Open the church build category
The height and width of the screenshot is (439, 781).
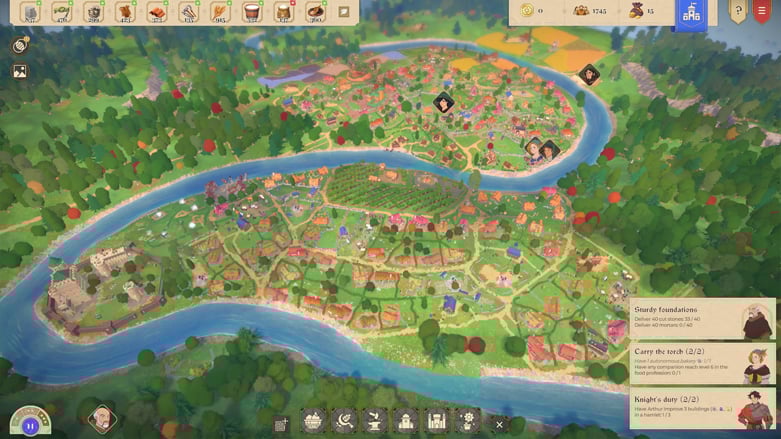[406, 421]
